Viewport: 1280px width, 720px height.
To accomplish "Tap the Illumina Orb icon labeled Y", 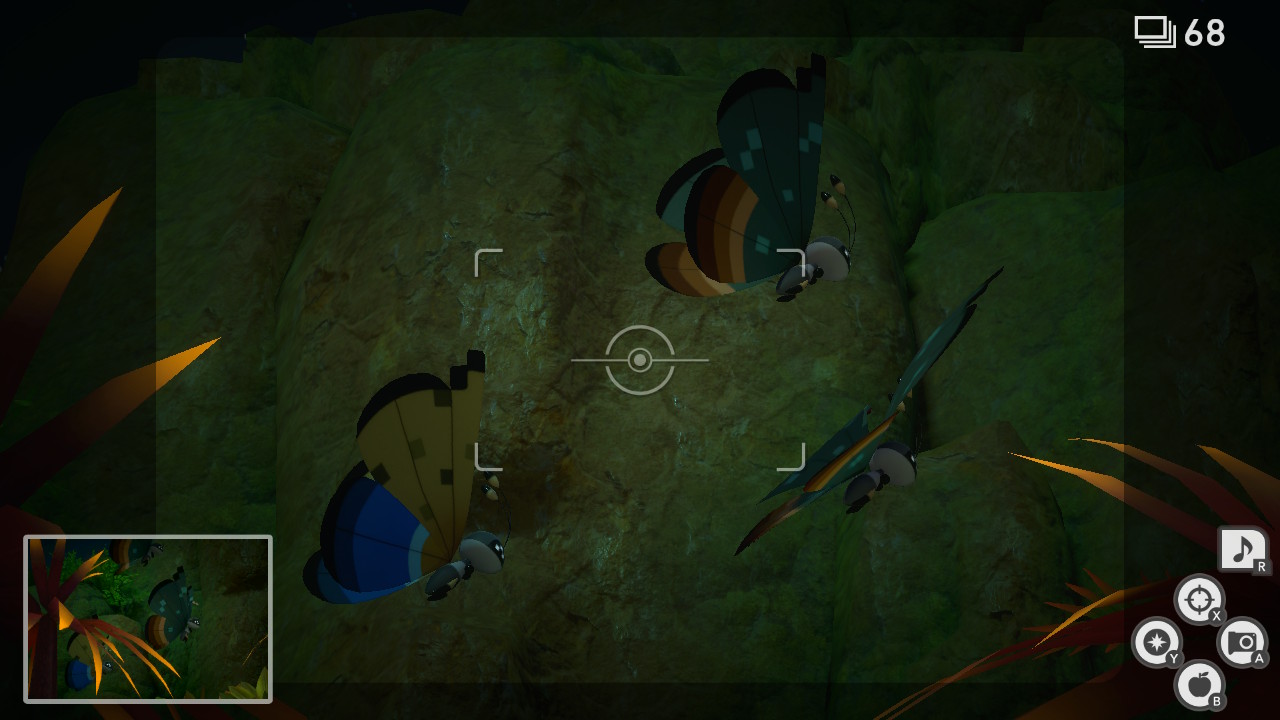I will click(x=1156, y=644).
